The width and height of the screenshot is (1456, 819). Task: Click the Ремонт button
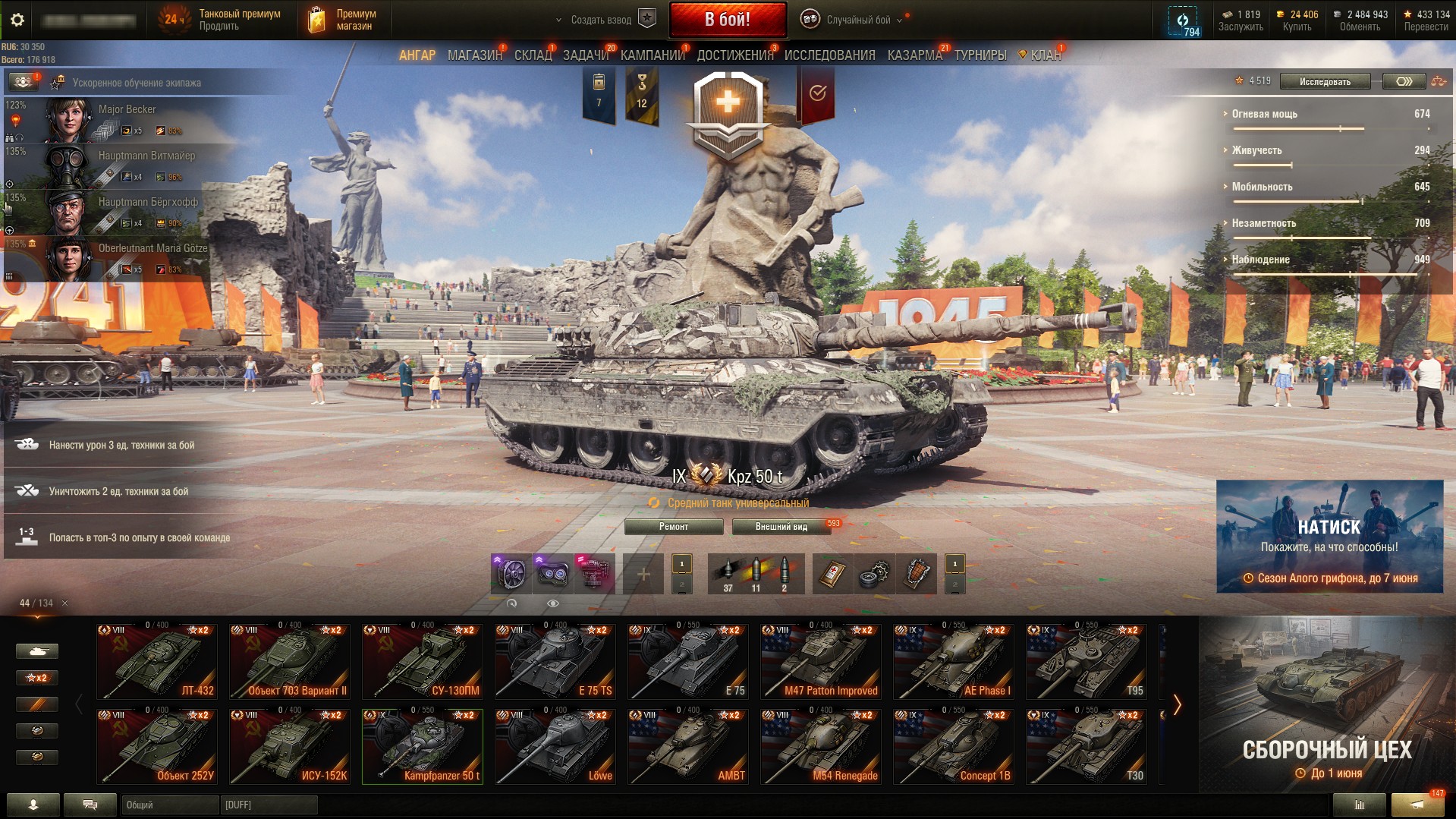(x=673, y=527)
